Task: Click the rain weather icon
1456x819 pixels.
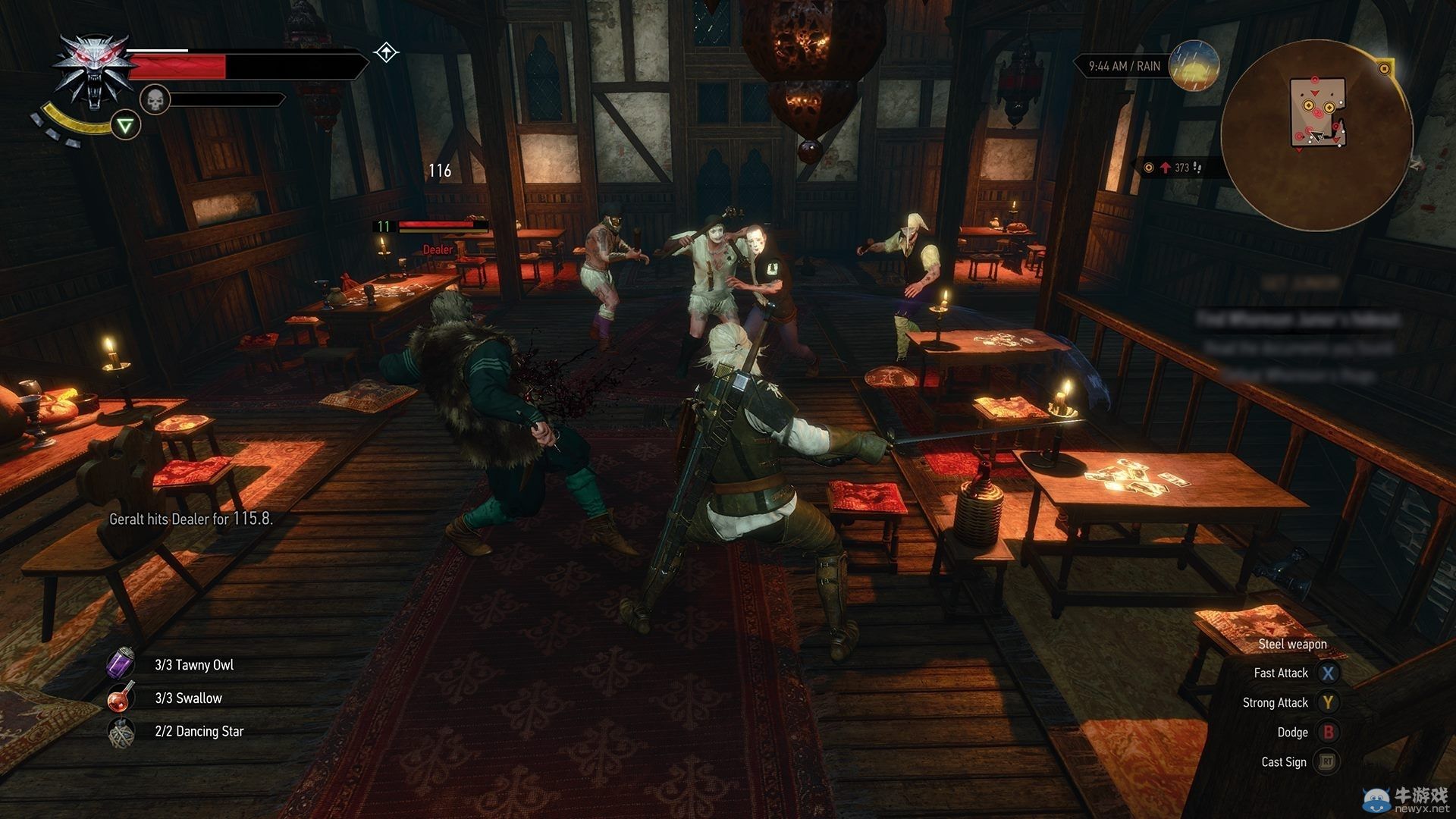Action: tap(1193, 66)
